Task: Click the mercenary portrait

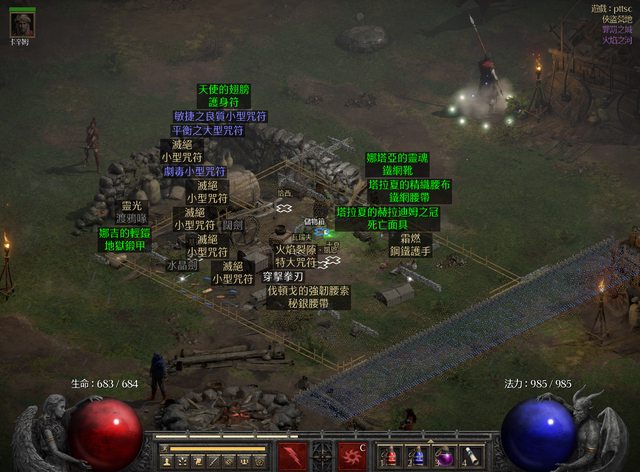Action: [22, 24]
